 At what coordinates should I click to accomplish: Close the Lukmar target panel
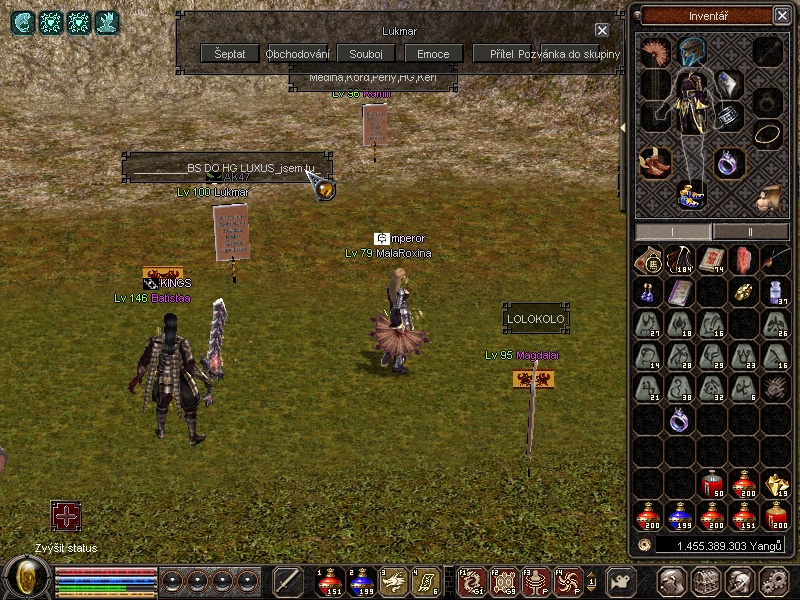602,31
